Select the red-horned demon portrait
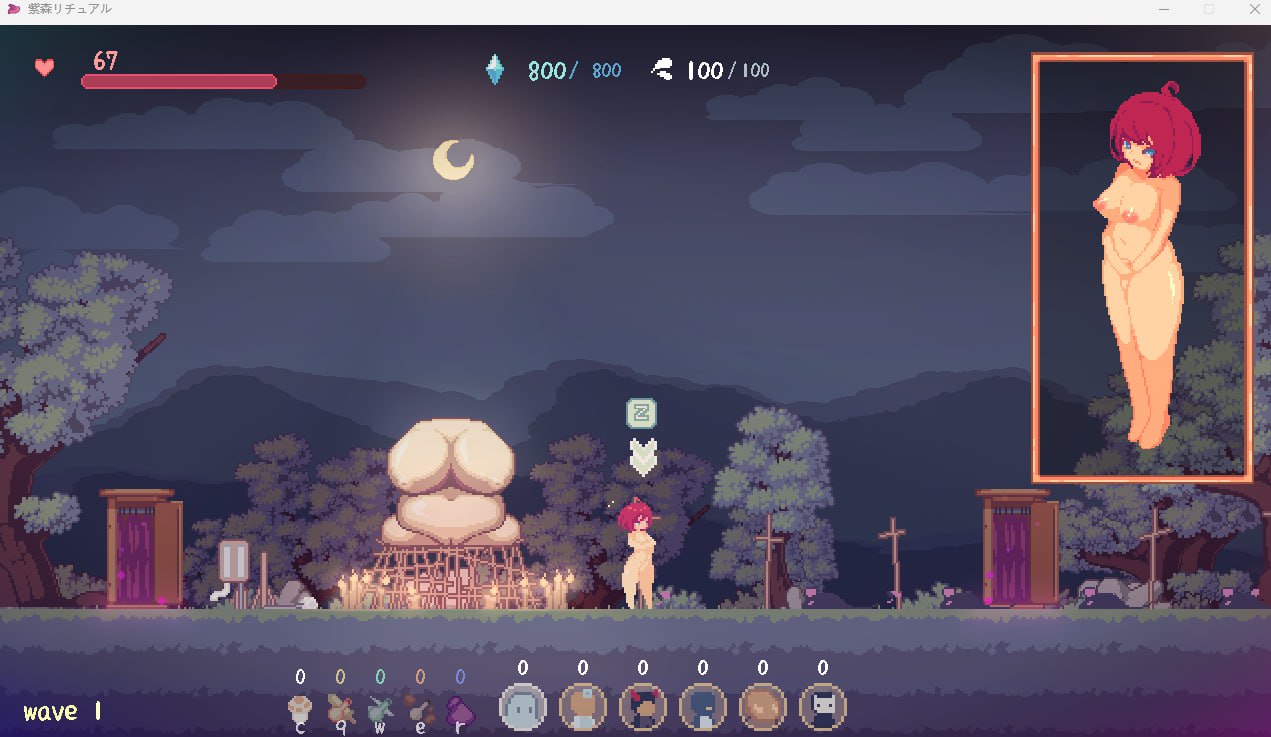The image size is (1271, 737). pyautogui.click(x=643, y=708)
